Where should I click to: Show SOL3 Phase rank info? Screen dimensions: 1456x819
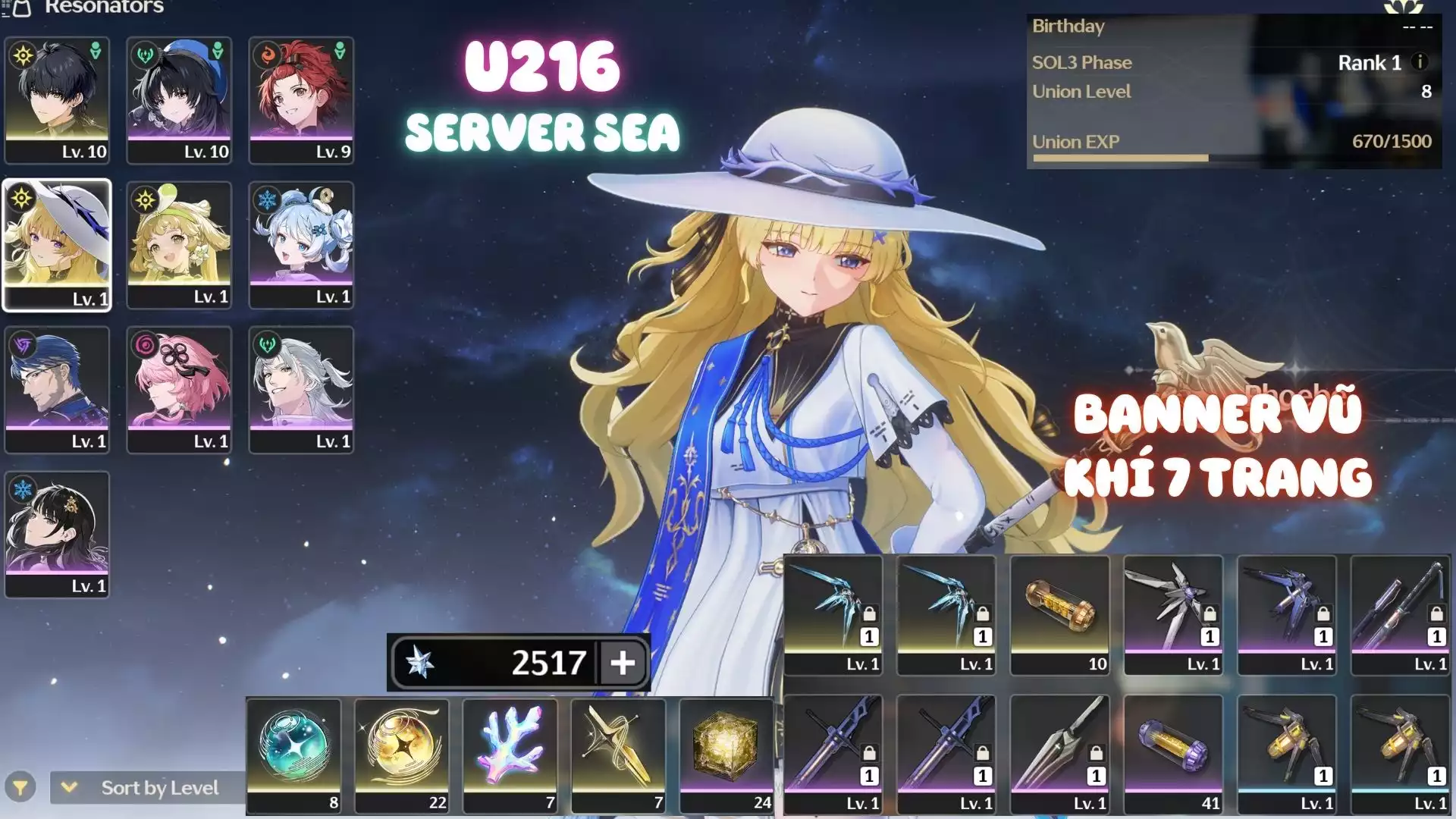(x=1420, y=62)
